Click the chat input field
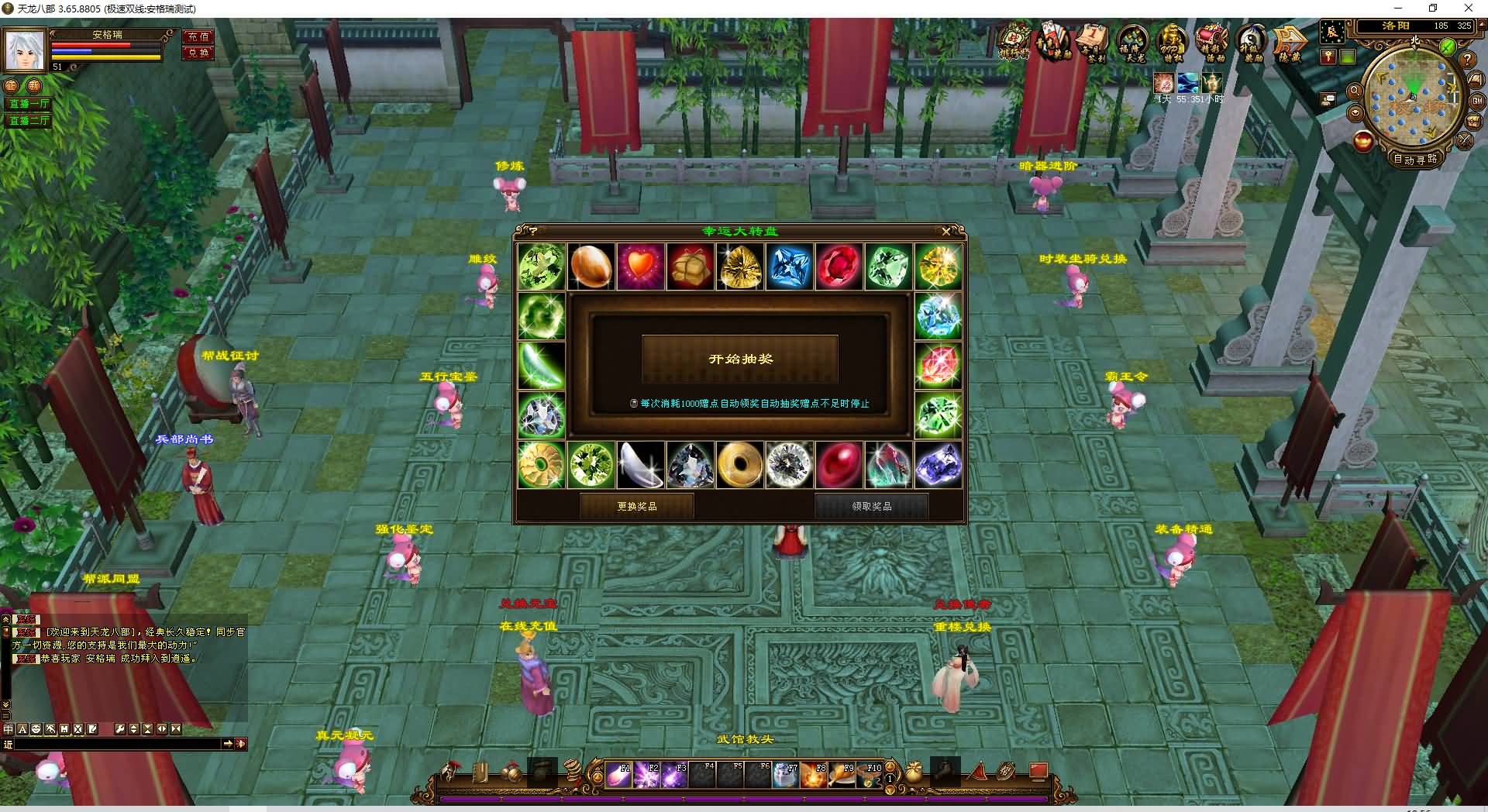The height and width of the screenshot is (812, 1488). (116, 744)
